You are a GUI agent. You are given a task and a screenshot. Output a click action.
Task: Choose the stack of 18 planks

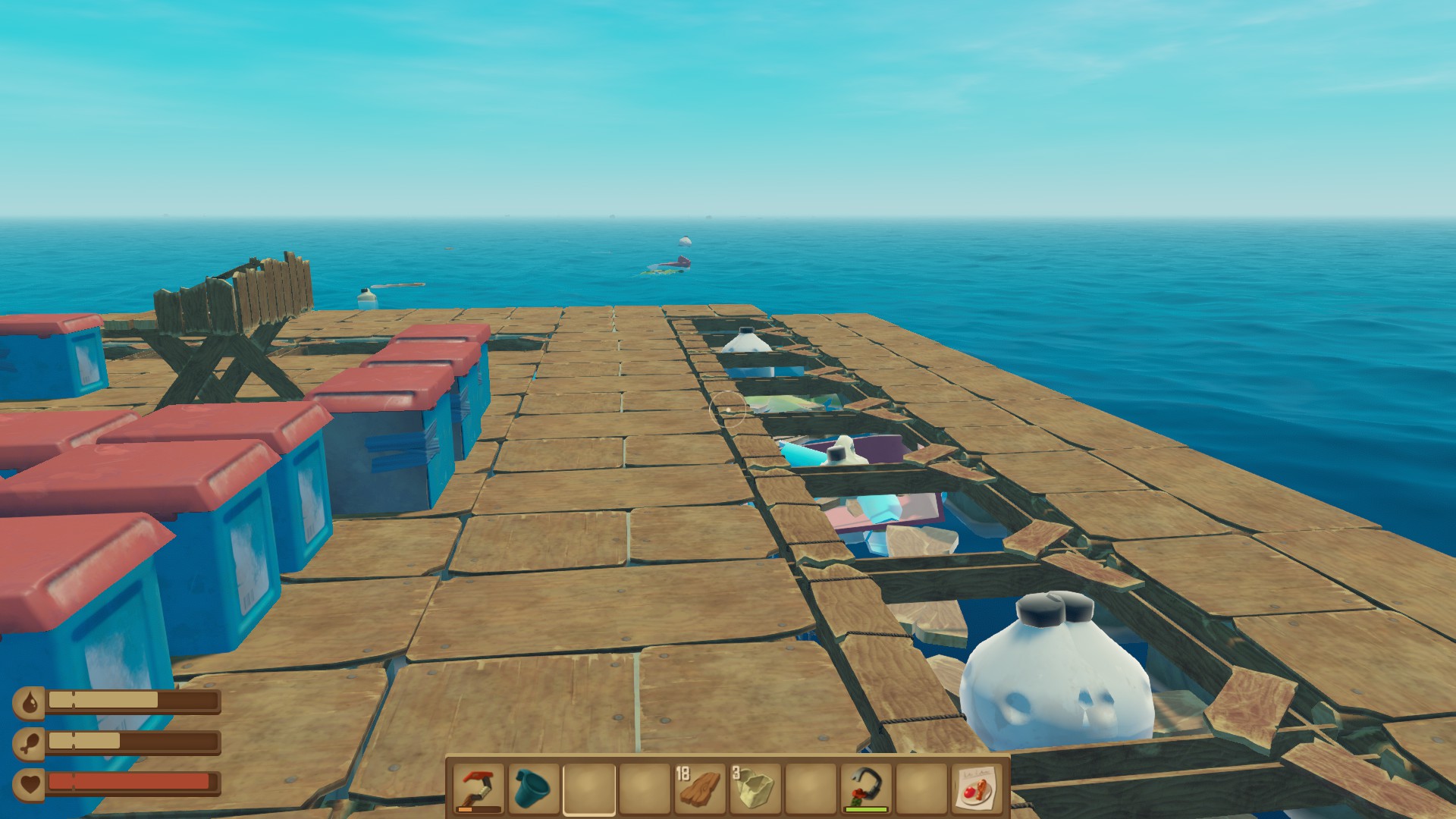(700, 789)
